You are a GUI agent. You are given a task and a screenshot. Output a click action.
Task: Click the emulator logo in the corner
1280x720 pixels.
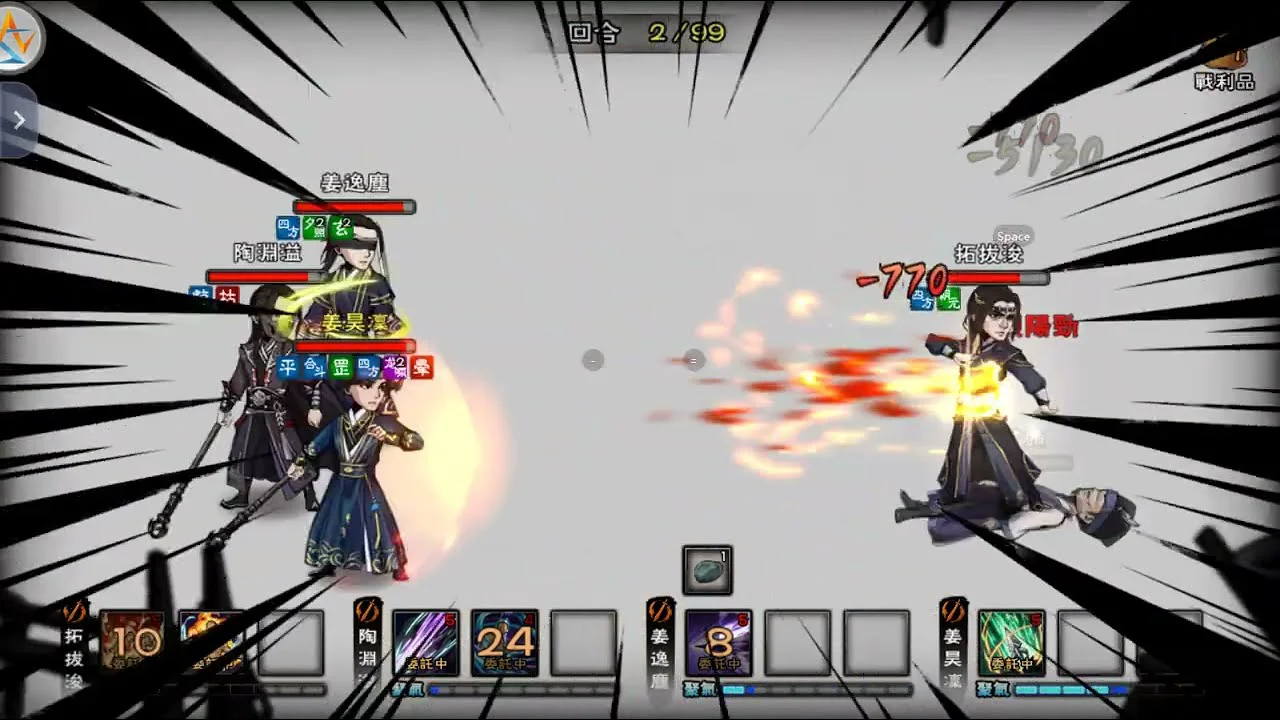[20, 36]
